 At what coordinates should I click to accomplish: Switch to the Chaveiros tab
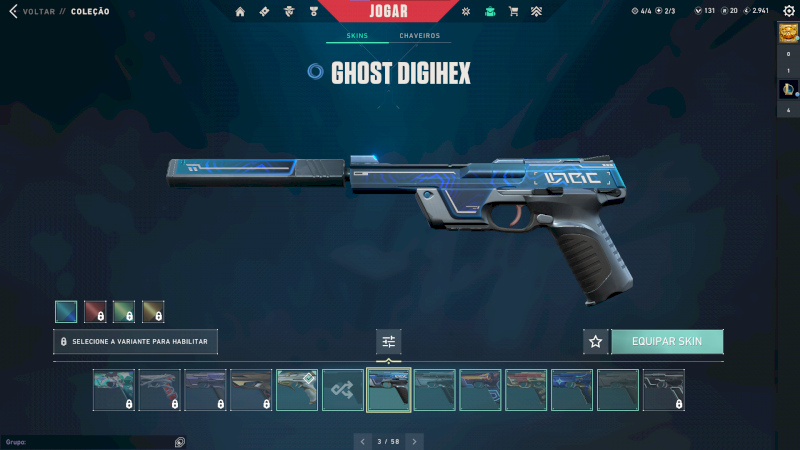419,36
